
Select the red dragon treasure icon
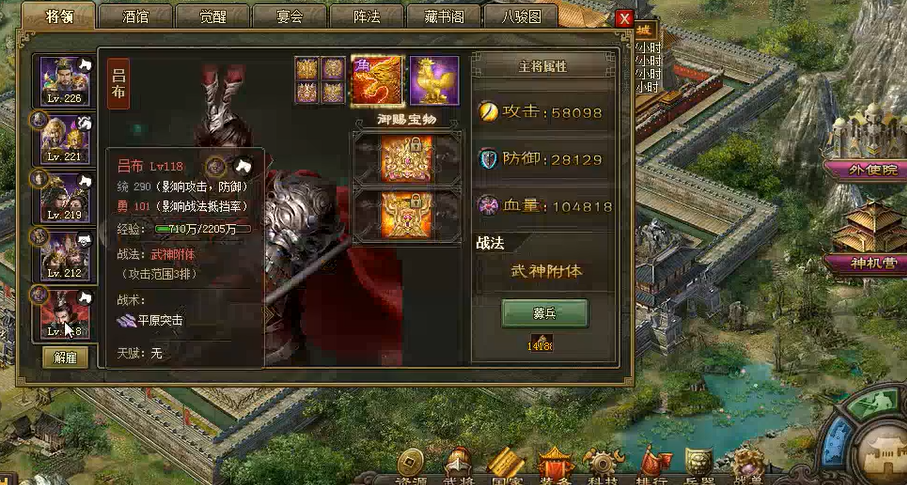[378, 81]
